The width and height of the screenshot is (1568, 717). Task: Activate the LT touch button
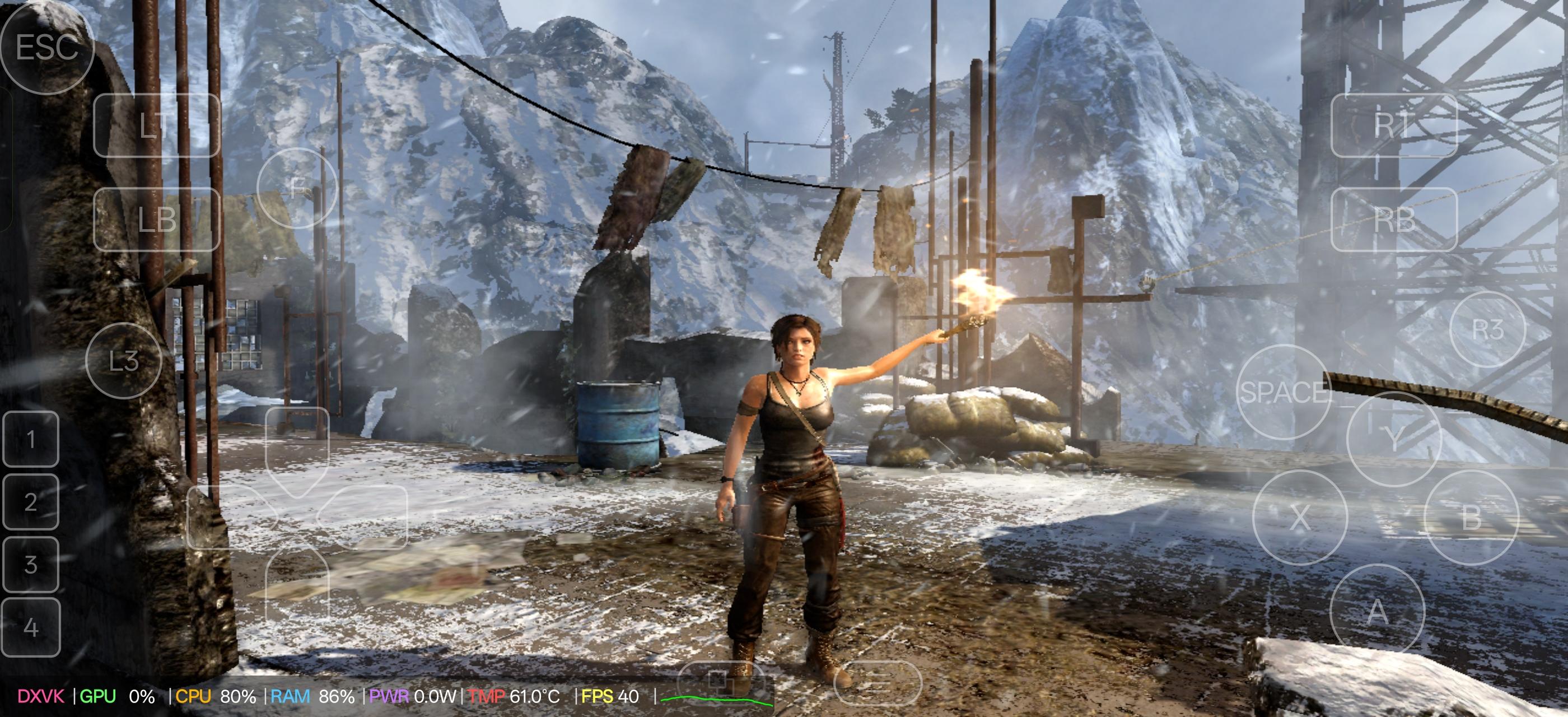click(156, 125)
